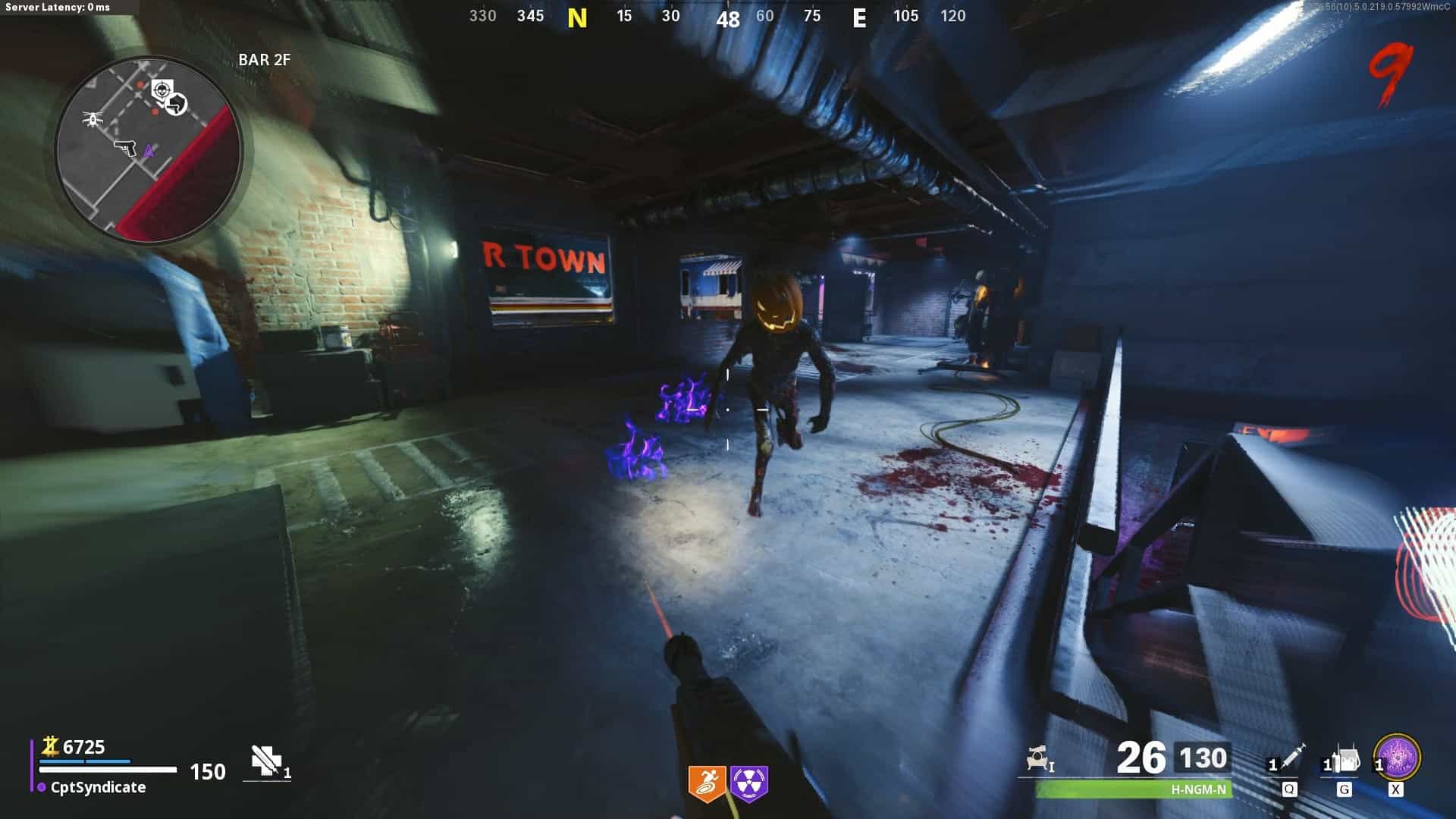Select the self-revive cross icon
The image size is (1456, 819).
(x=266, y=761)
